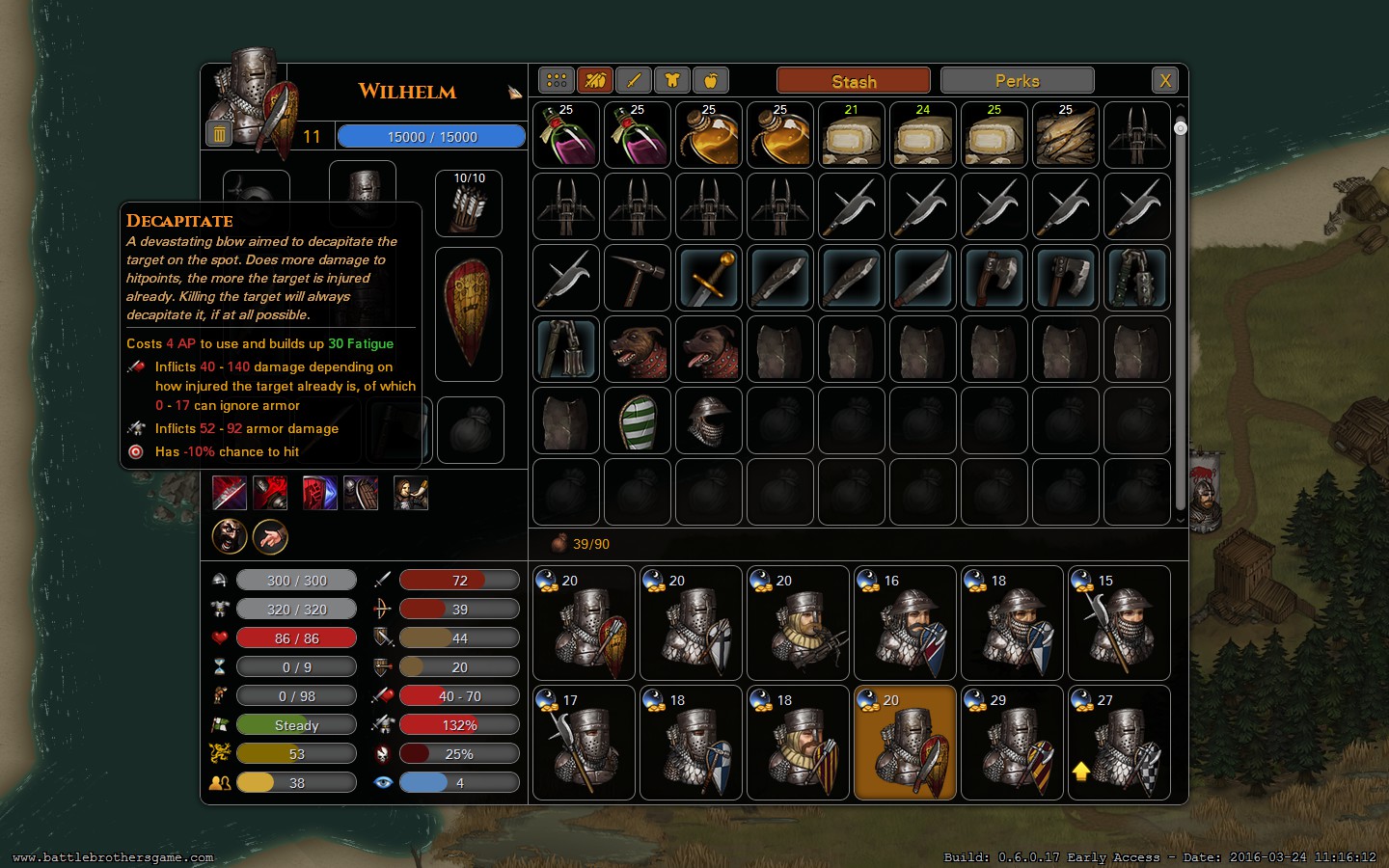Filter stash by armor with the shirt icon
This screenshot has width=1389, height=868.
[672, 81]
